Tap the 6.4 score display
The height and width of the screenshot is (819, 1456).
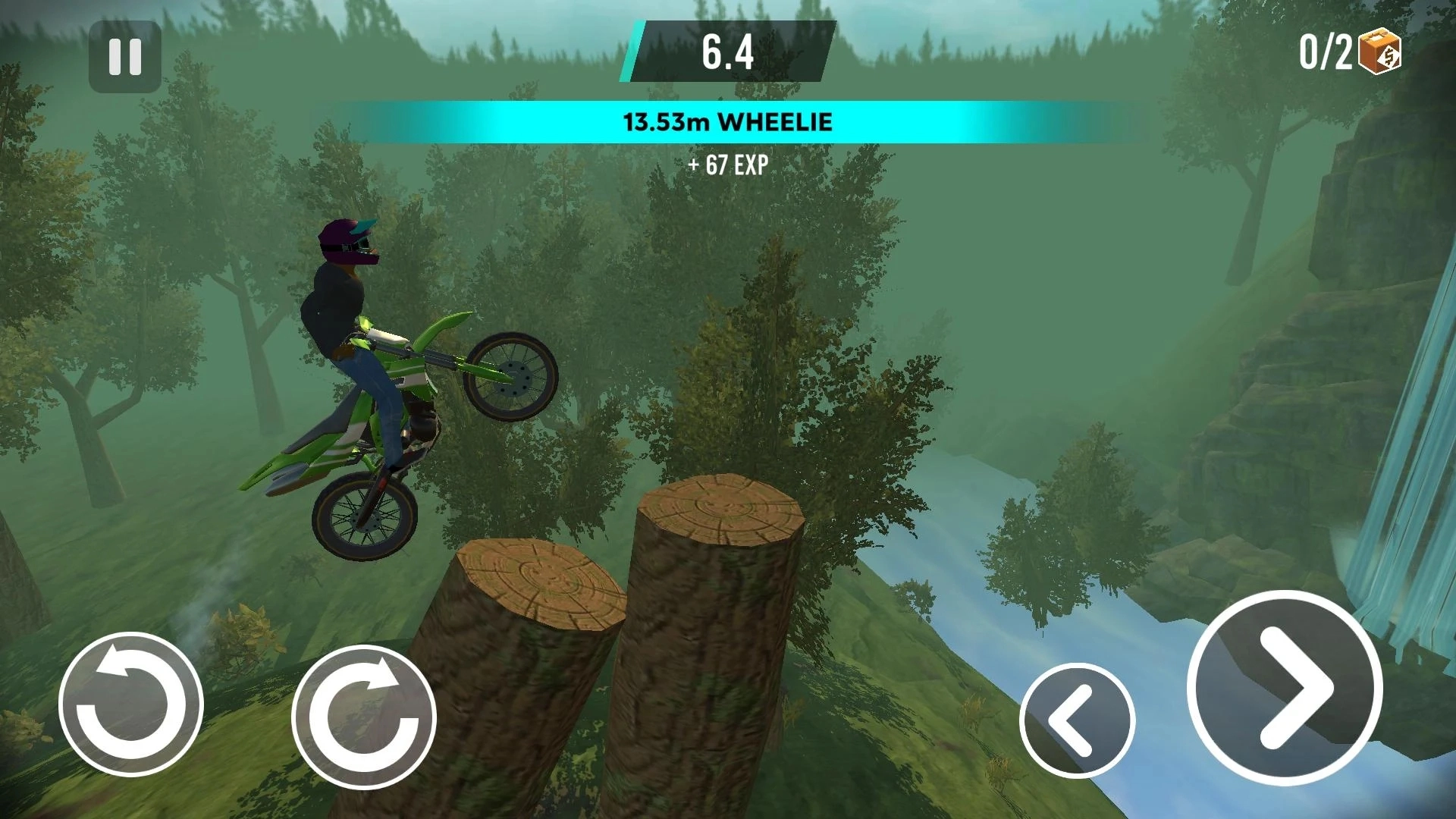727,53
